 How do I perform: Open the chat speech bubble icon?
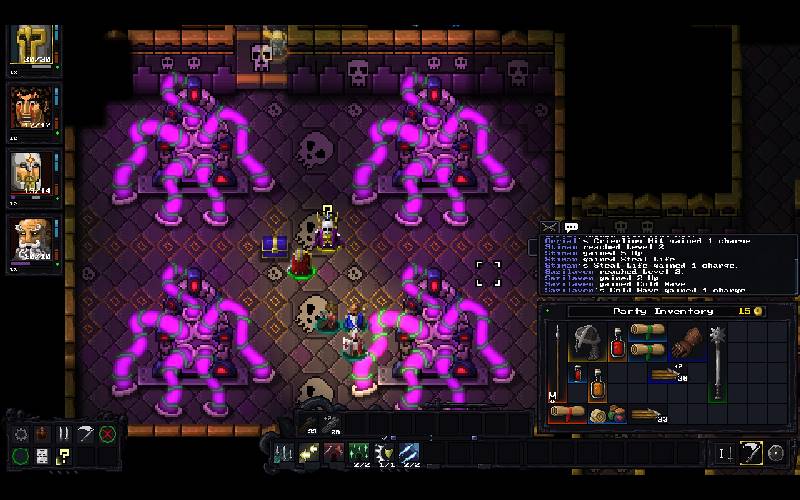[571, 228]
